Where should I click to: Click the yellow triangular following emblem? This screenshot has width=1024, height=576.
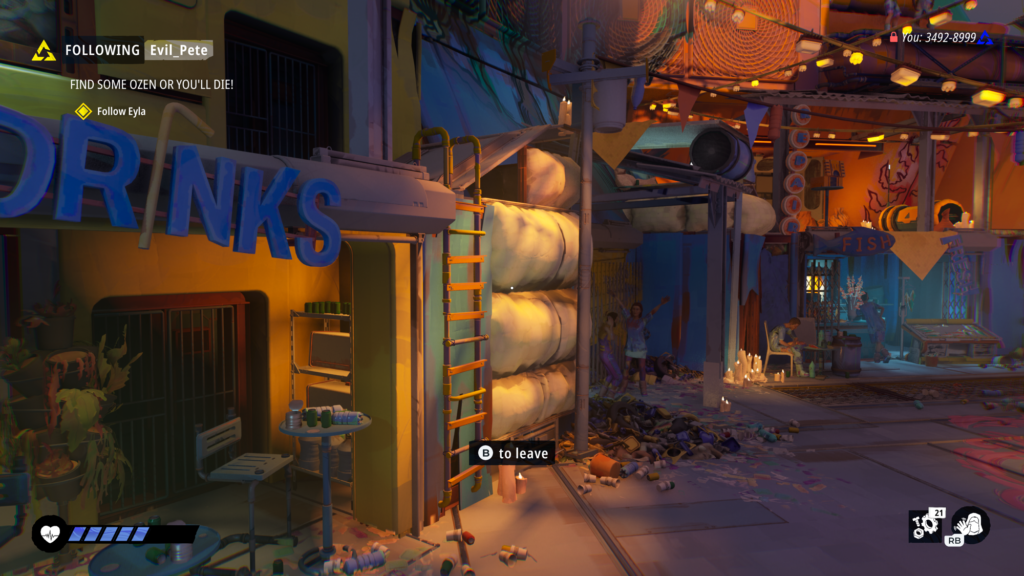click(43, 51)
